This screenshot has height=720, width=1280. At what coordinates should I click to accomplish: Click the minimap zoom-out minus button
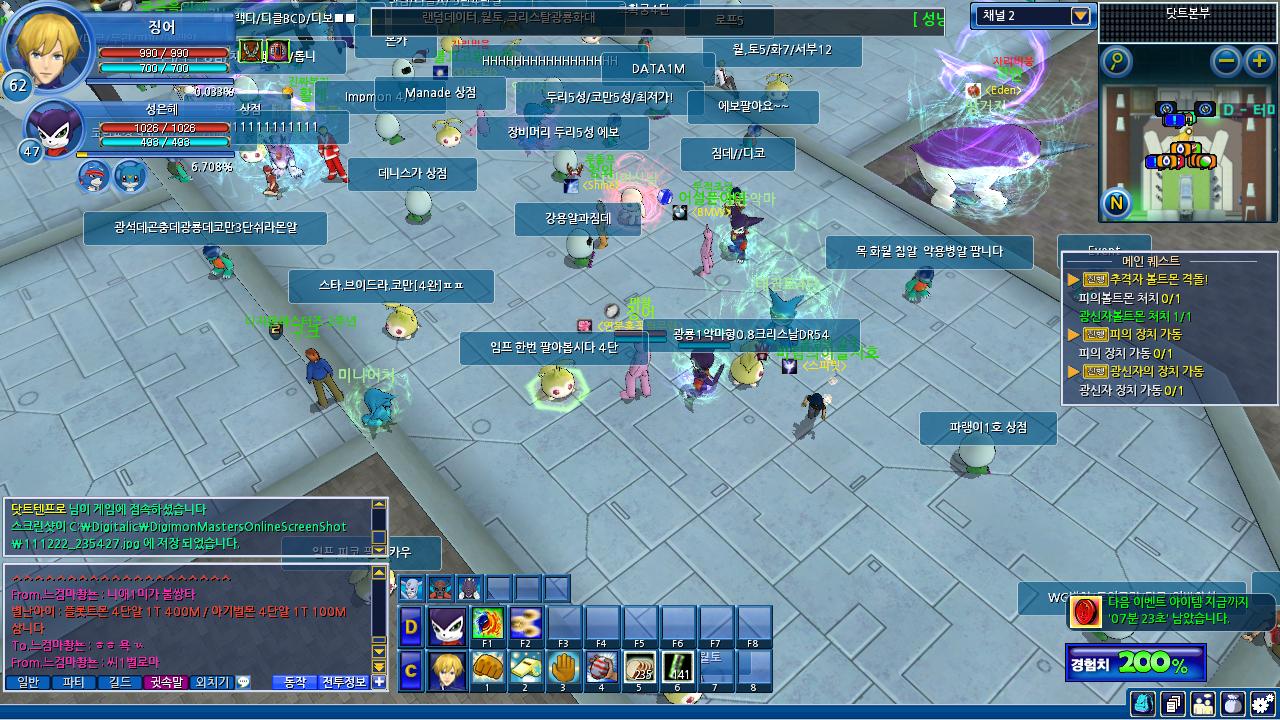click(x=1226, y=62)
